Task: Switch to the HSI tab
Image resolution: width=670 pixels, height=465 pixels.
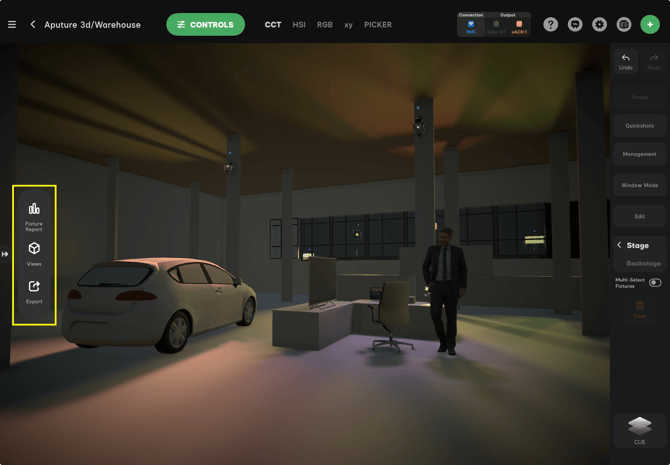Action: coord(299,24)
